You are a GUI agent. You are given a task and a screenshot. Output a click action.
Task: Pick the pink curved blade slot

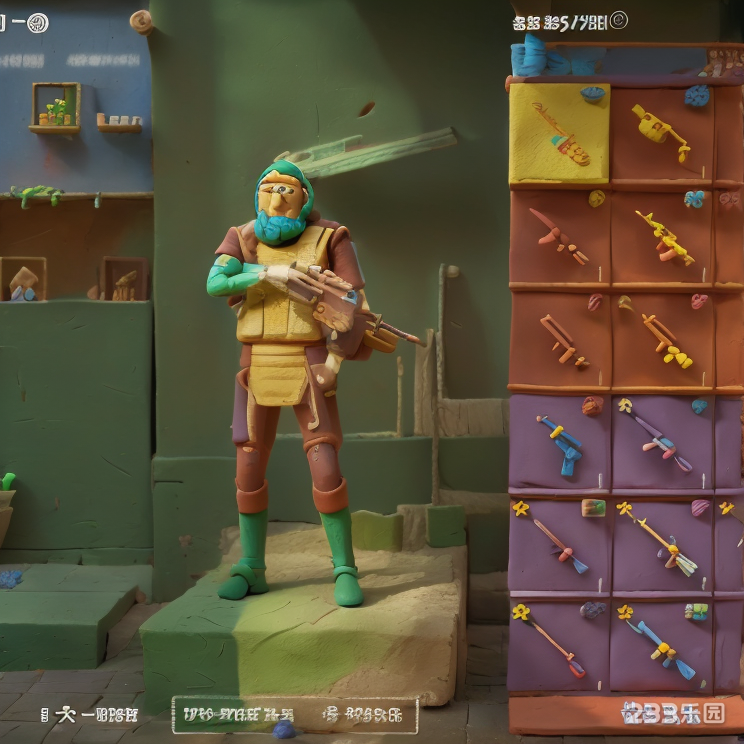coord(559,238)
